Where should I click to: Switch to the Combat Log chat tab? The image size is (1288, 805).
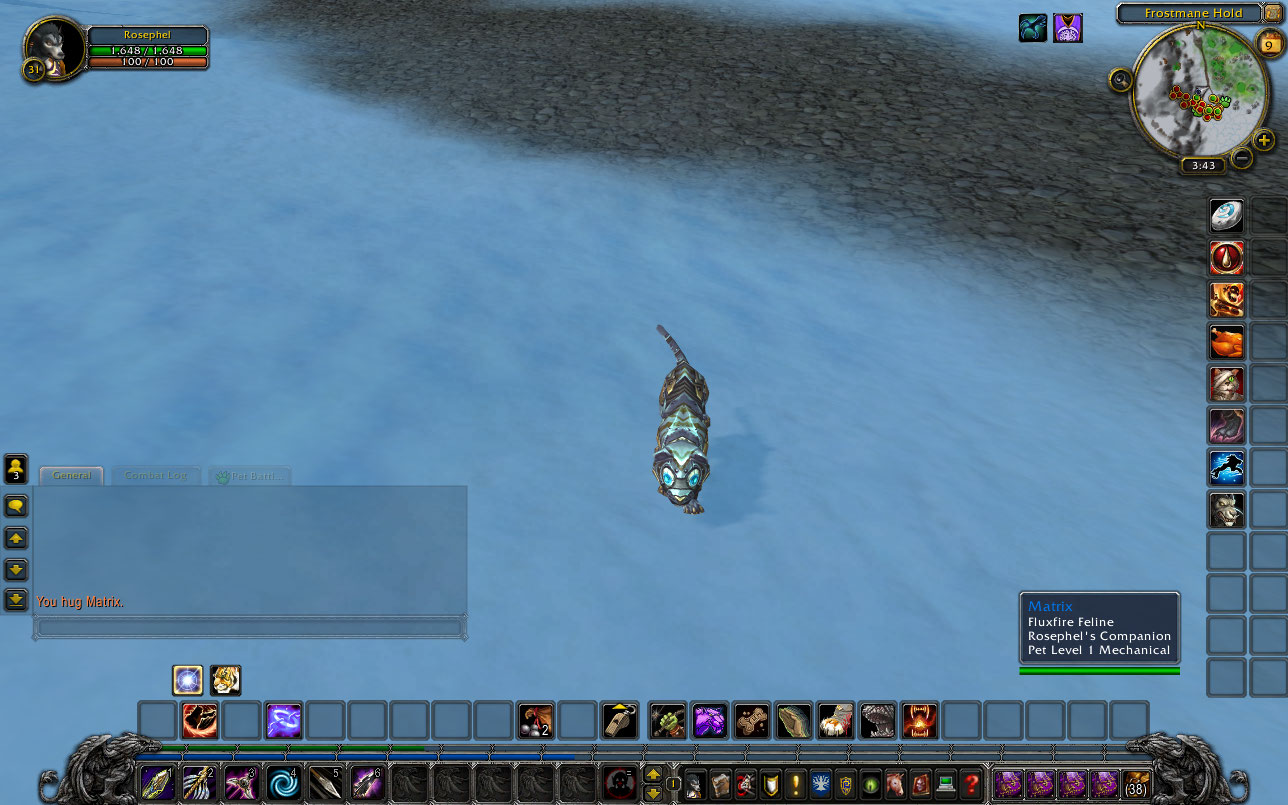tap(155, 475)
